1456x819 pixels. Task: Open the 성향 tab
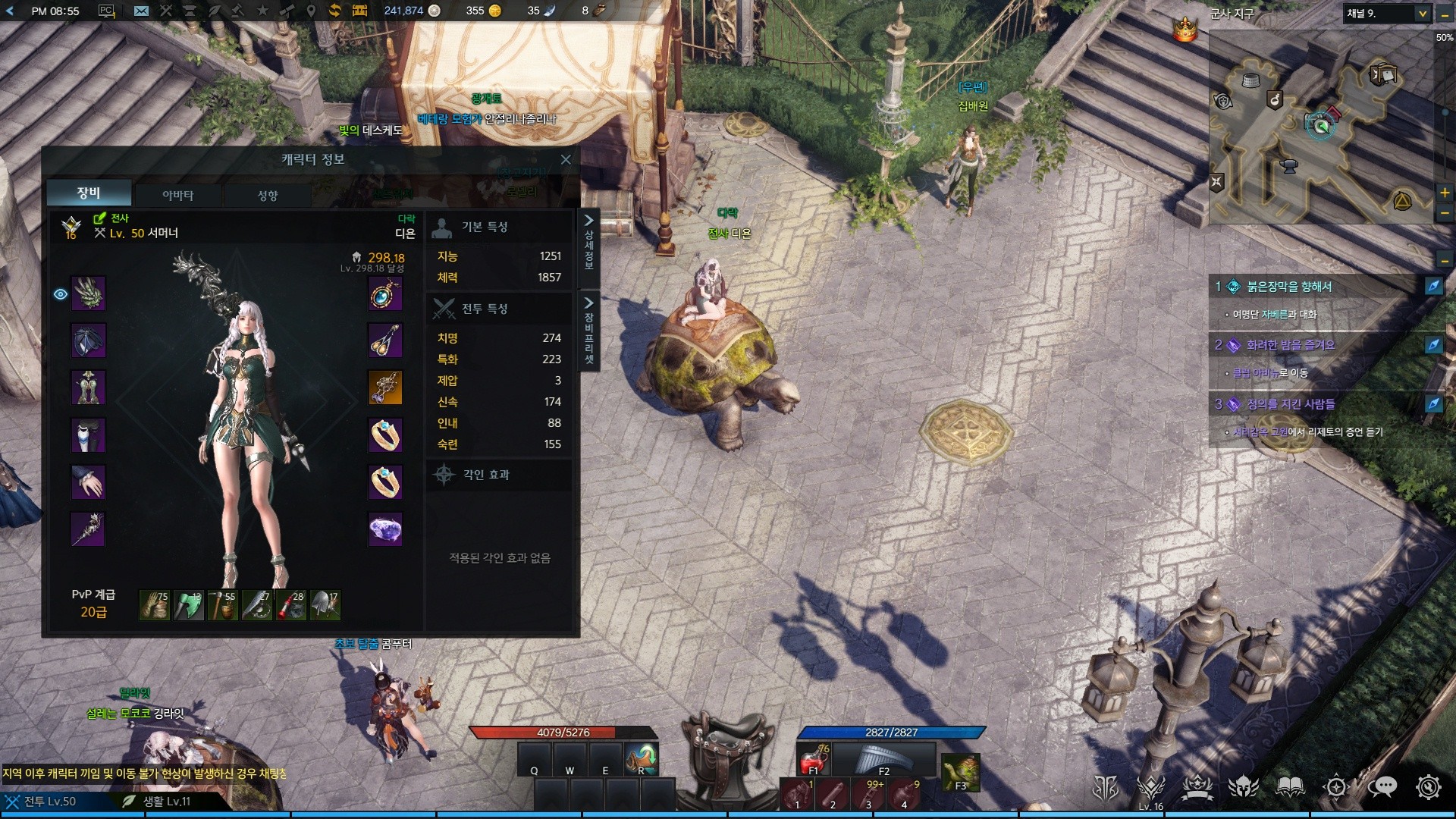click(x=268, y=195)
